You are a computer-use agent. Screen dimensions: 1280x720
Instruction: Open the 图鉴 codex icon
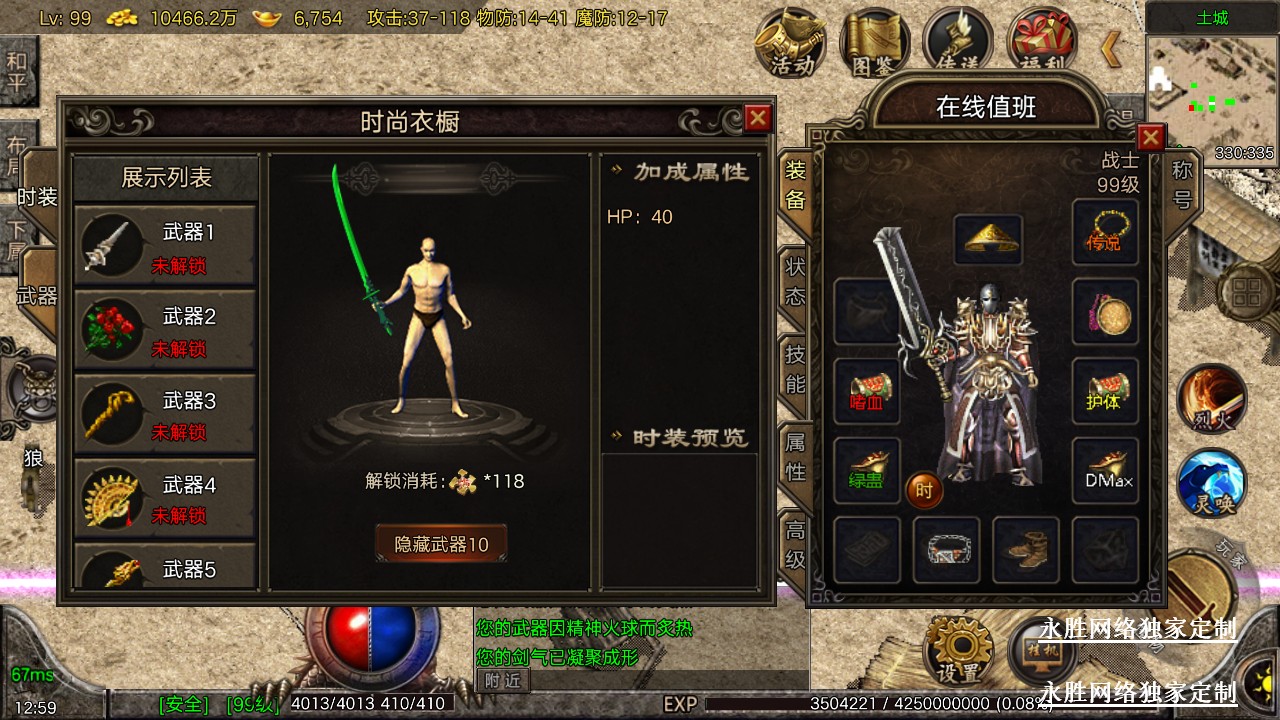tap(874, 43)
